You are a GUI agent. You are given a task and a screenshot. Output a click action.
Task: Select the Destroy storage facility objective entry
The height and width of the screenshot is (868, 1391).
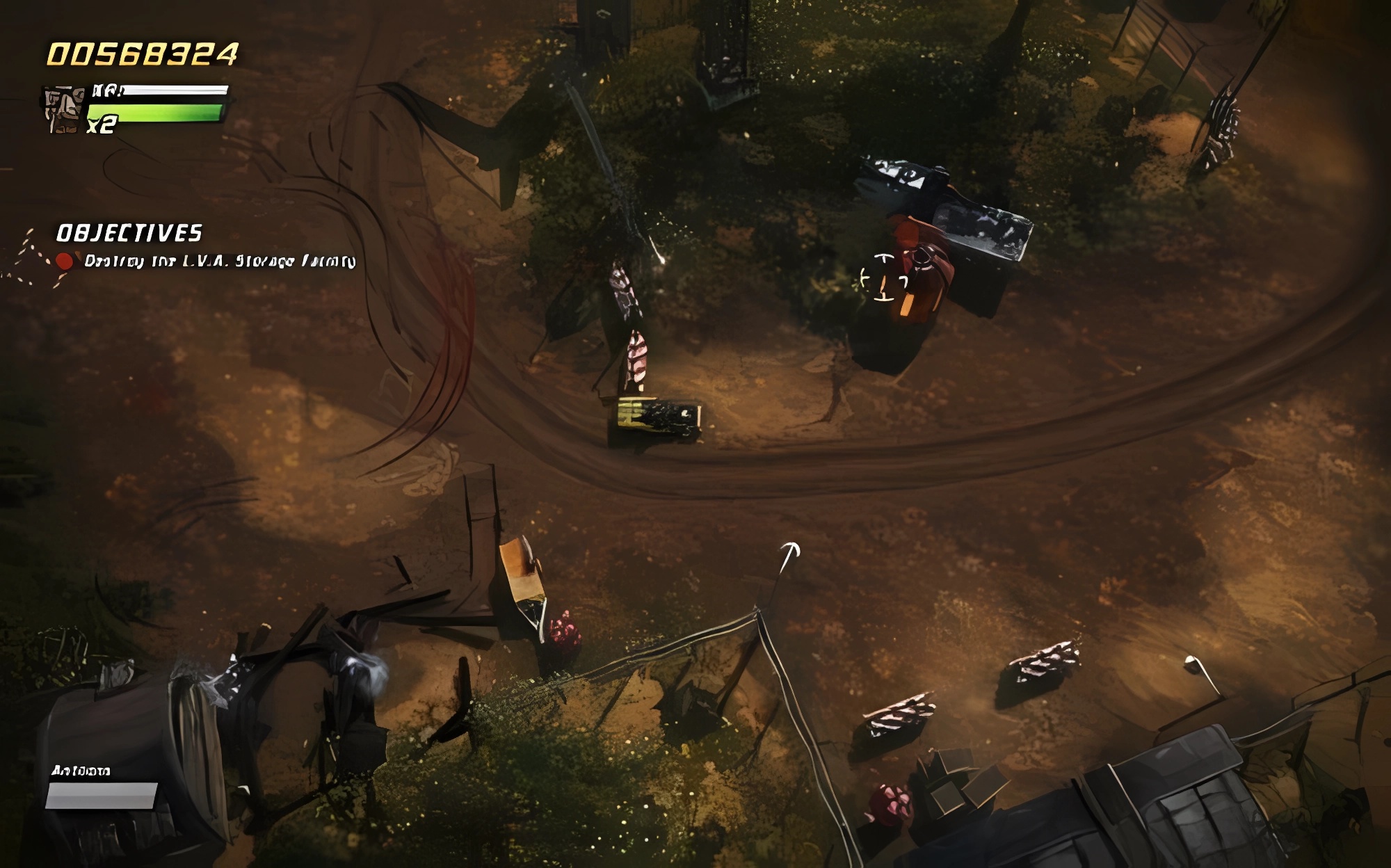pyautogui.click(x=219, y=262)
